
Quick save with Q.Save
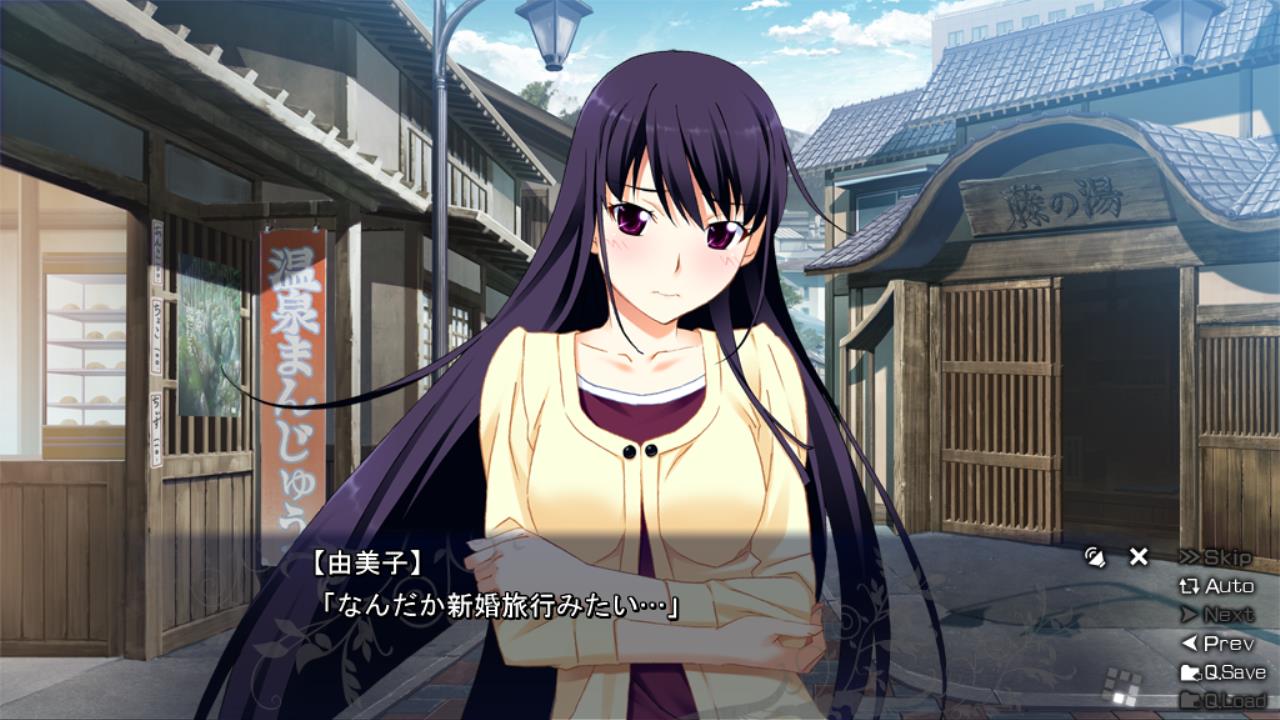click(x=1222, y=672)
